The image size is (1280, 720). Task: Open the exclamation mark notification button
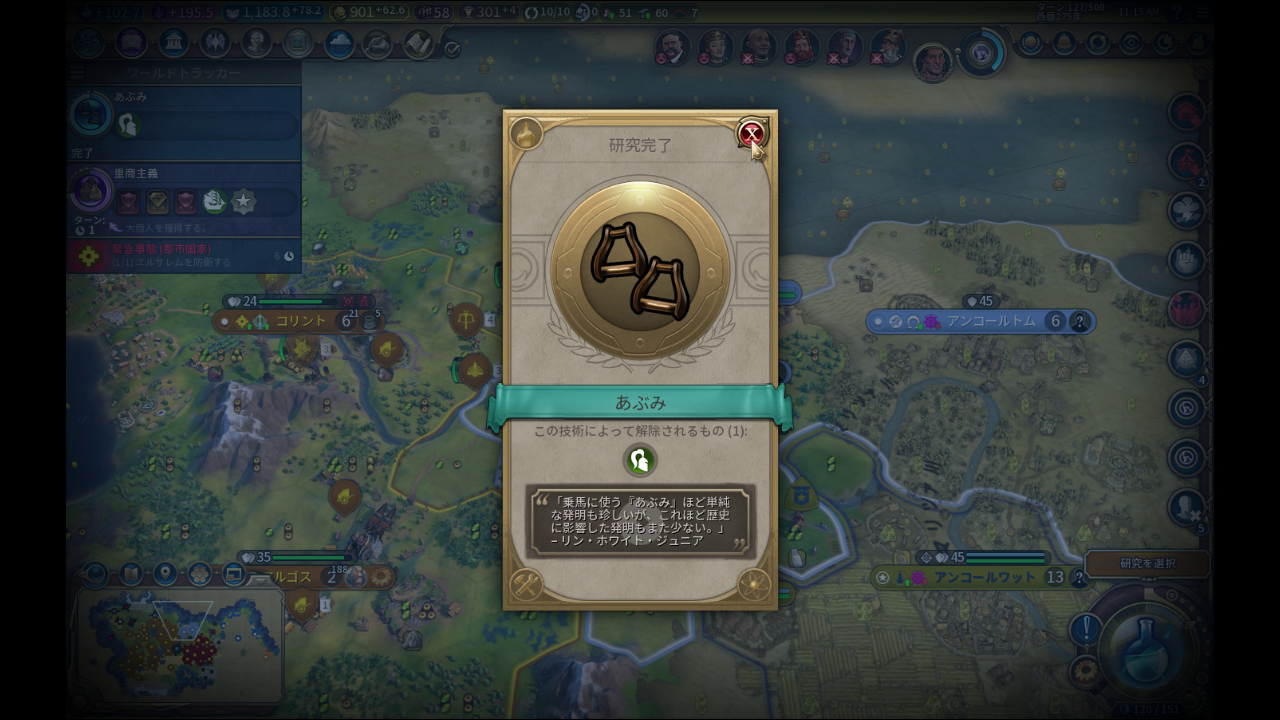click(1085, 630)
